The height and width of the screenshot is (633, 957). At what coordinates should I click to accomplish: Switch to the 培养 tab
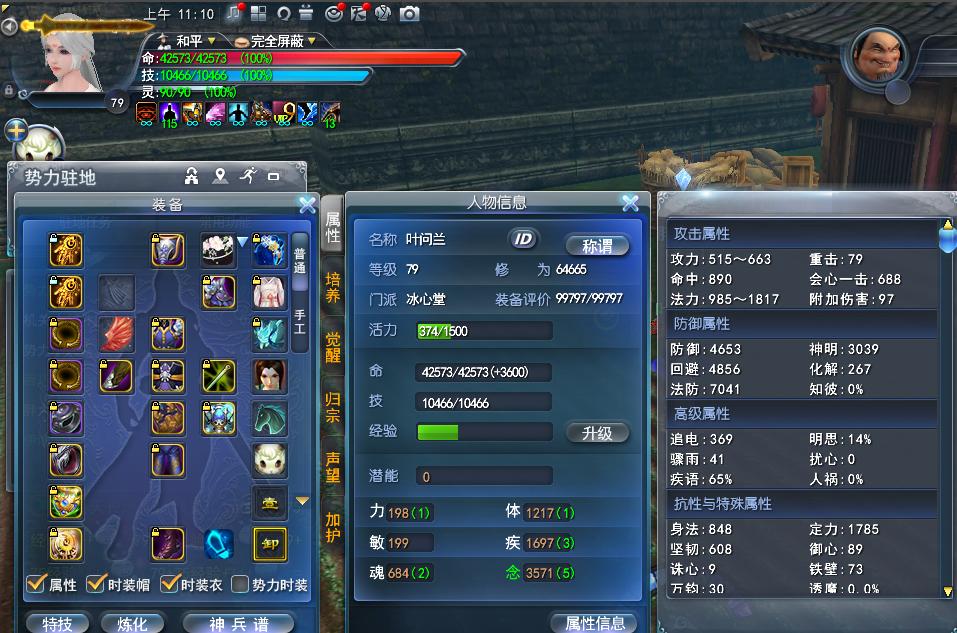point(333,288)
